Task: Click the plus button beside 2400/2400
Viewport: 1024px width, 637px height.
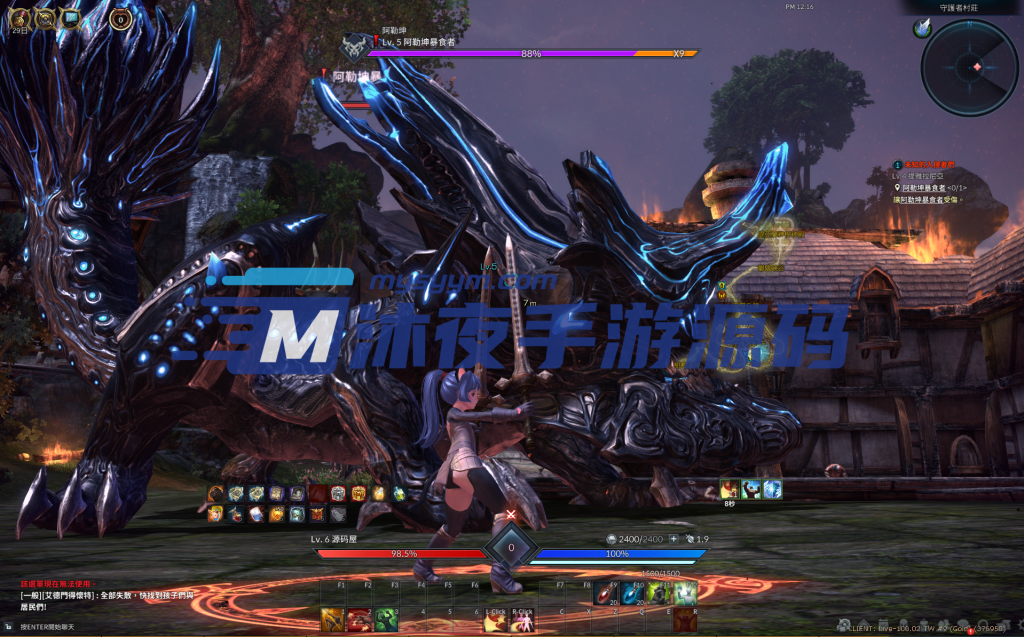Action: tap(673, 539)
